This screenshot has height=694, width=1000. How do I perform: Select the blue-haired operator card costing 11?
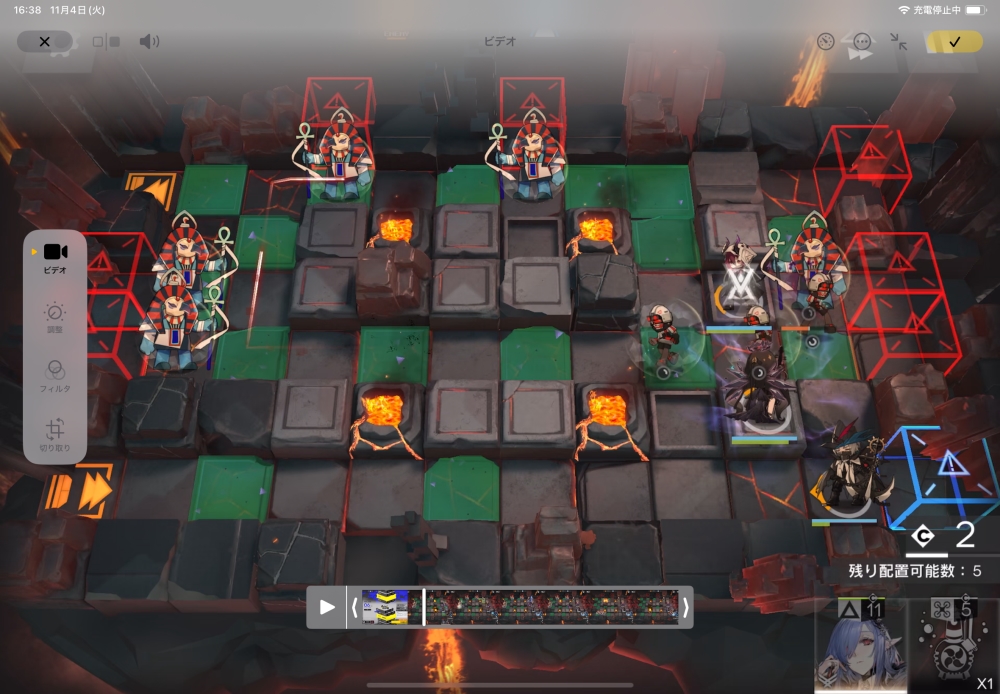(x=859, y=645)
